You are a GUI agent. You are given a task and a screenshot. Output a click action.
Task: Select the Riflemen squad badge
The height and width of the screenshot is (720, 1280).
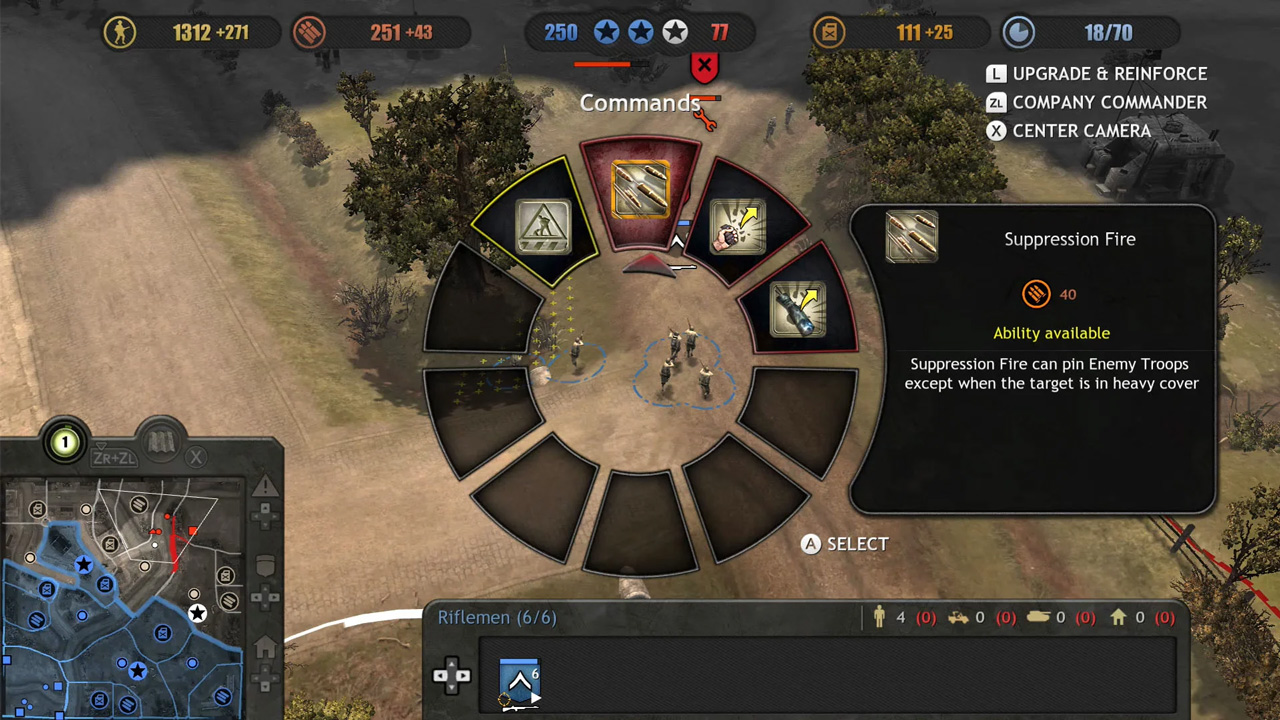point(519,682)
